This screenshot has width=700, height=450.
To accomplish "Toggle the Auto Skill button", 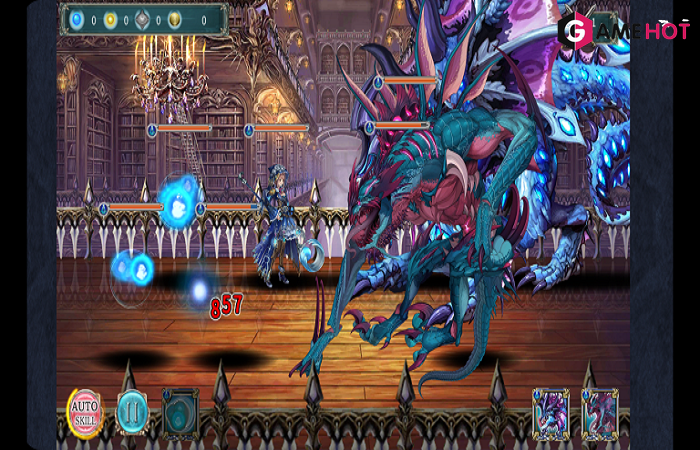I will pyautogui.click(x=85, y=411).
